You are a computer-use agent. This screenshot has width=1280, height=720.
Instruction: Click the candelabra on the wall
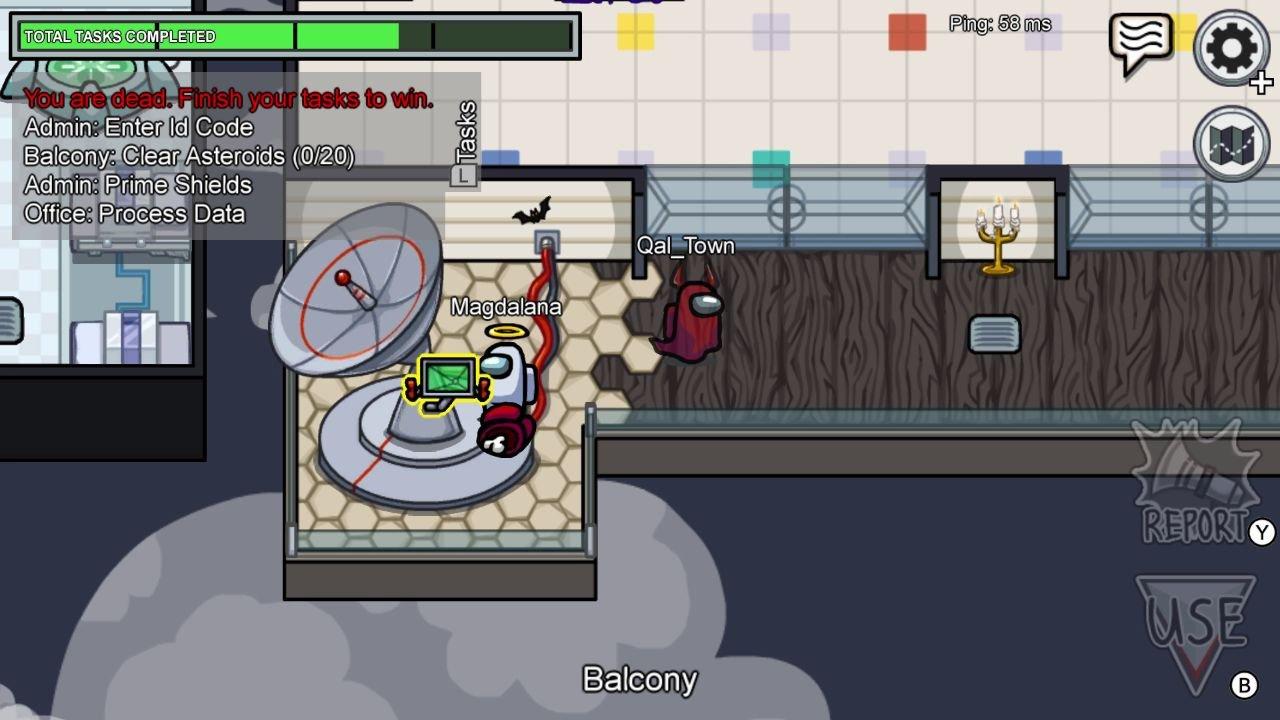[996, 234]
